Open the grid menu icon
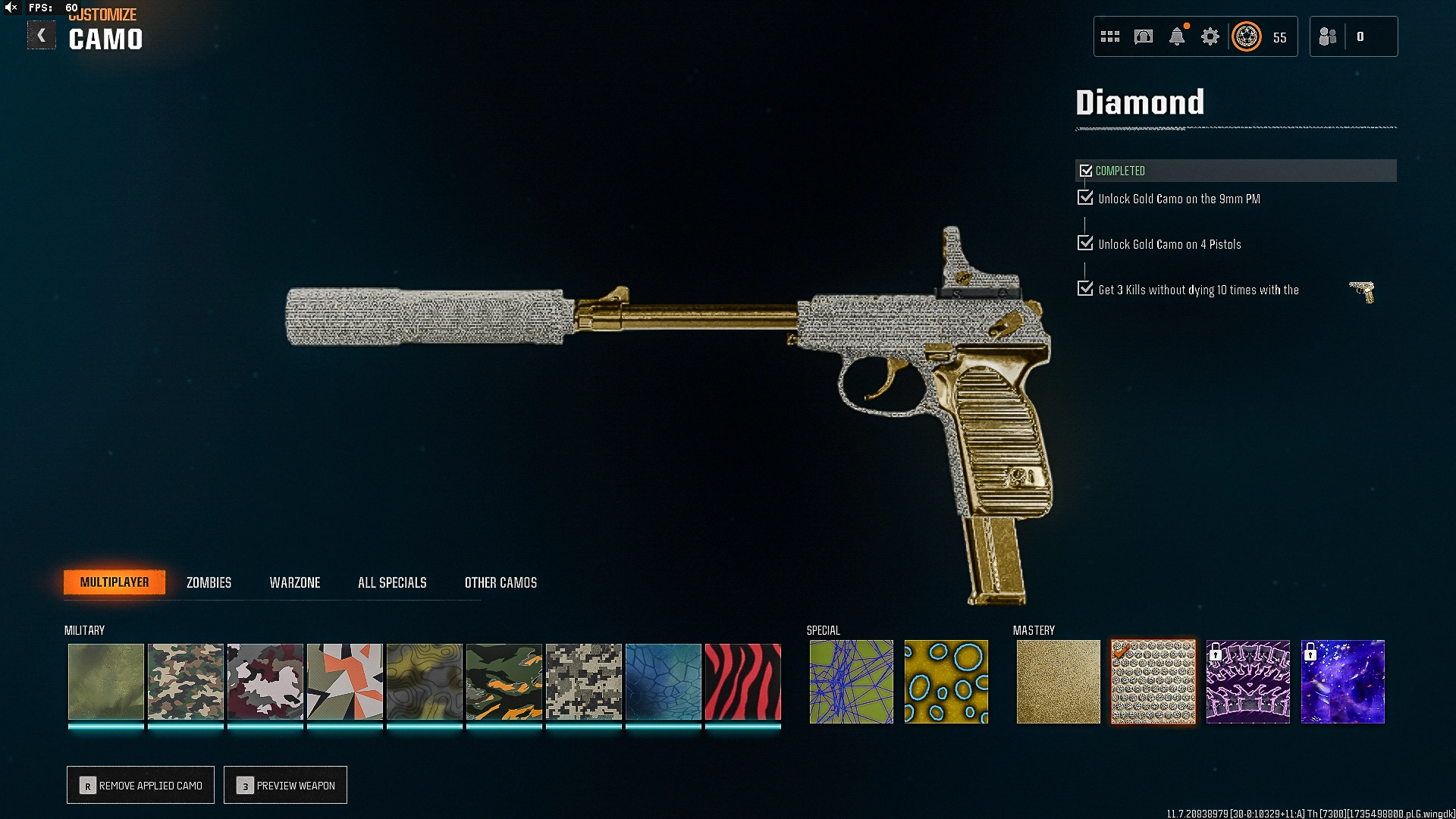Viewport: 1456px width, 819px height. (x=1110, y=36)
